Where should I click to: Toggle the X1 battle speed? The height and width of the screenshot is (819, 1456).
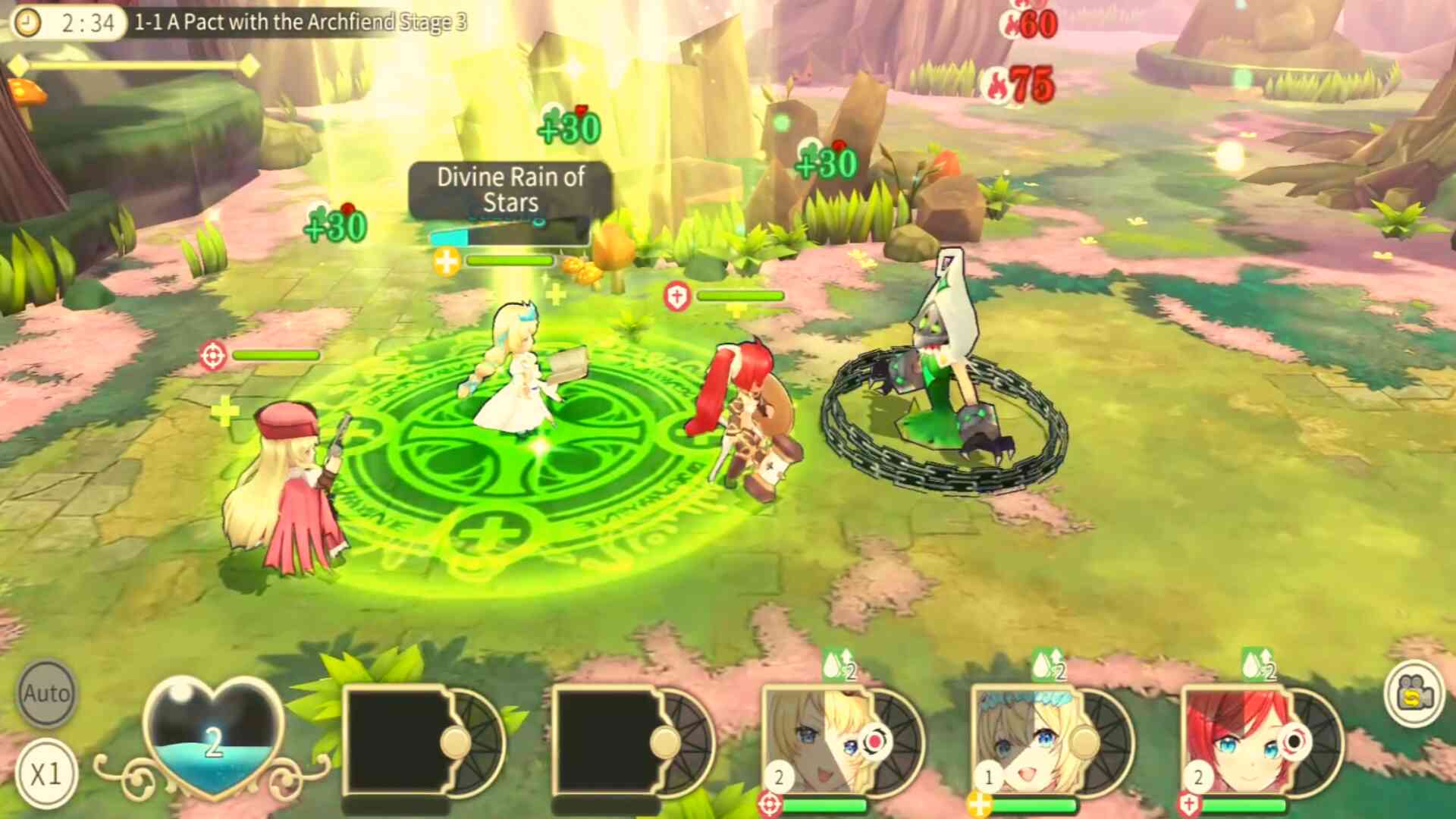tap(45, 773)
